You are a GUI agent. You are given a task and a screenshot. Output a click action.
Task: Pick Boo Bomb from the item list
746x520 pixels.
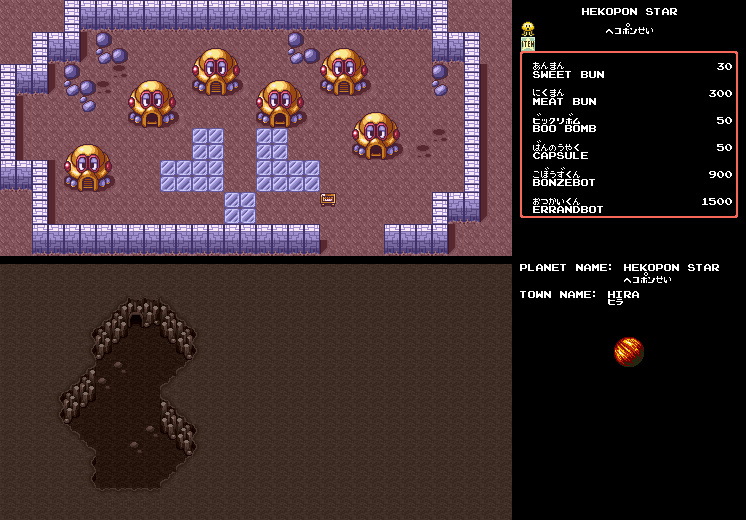[x=564, y=128]
